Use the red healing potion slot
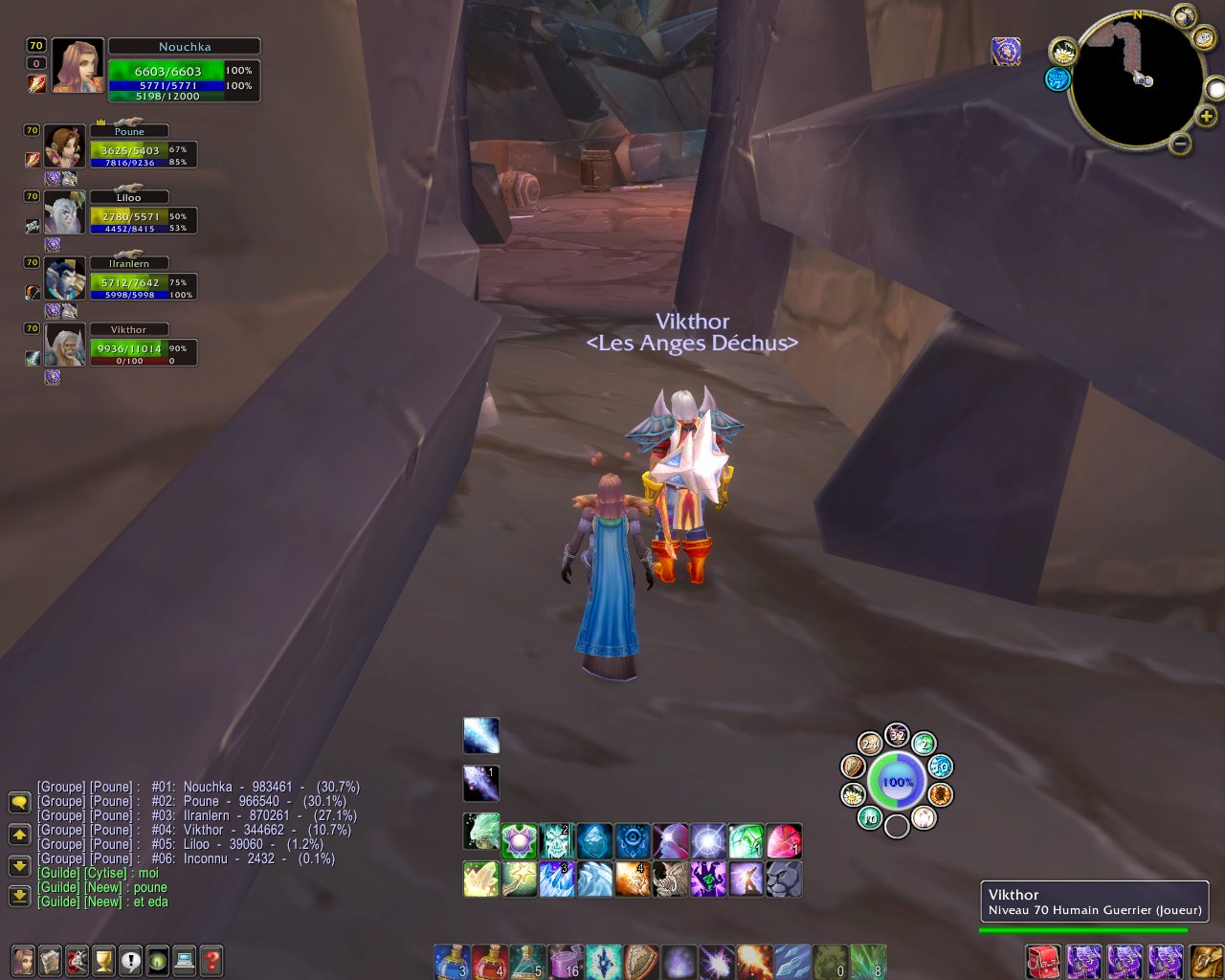Viewport: 1225px width, 980px height. (x=488, y=961)
